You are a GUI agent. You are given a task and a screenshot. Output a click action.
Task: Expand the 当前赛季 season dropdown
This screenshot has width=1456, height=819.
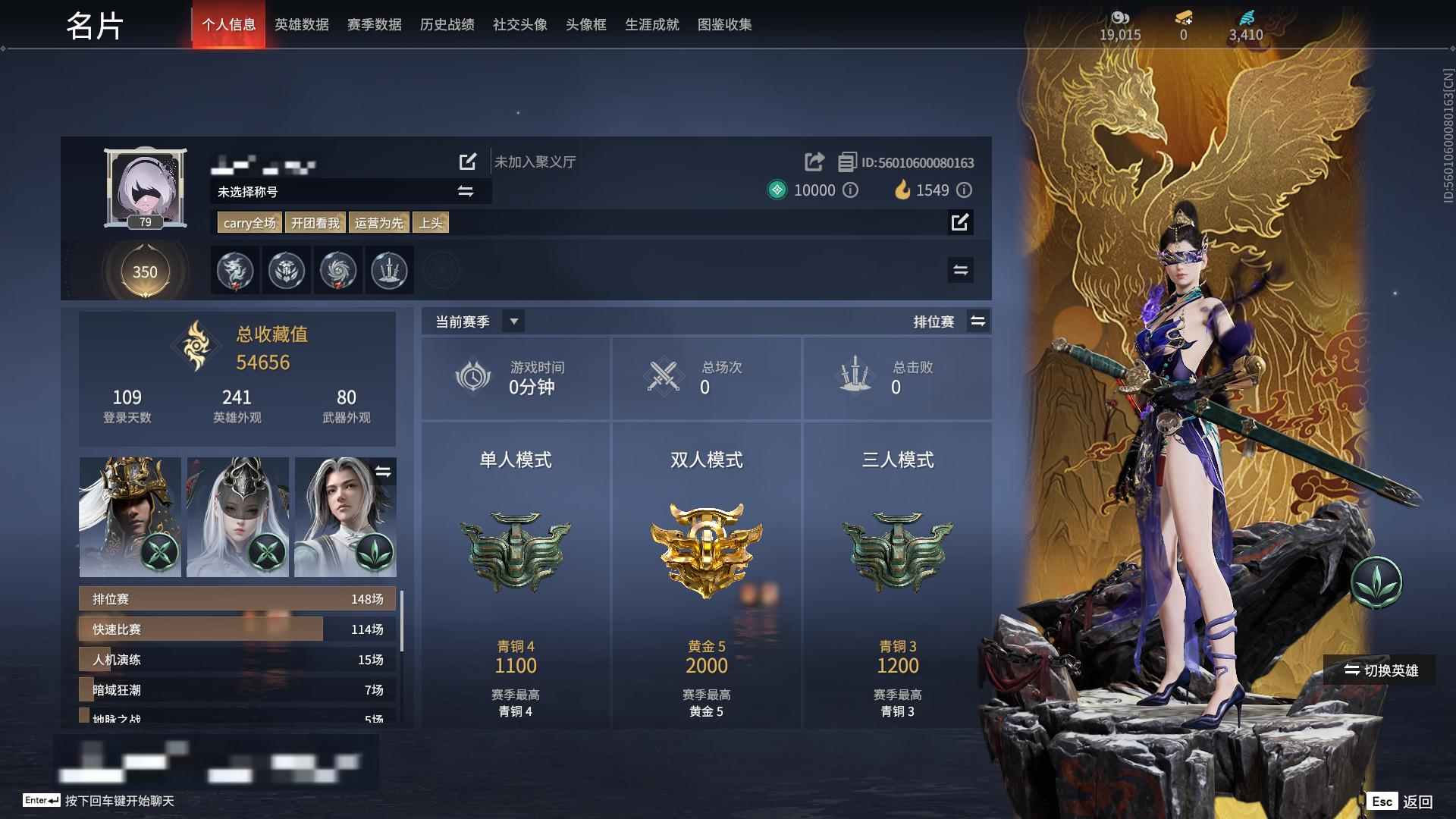[513, 321]
